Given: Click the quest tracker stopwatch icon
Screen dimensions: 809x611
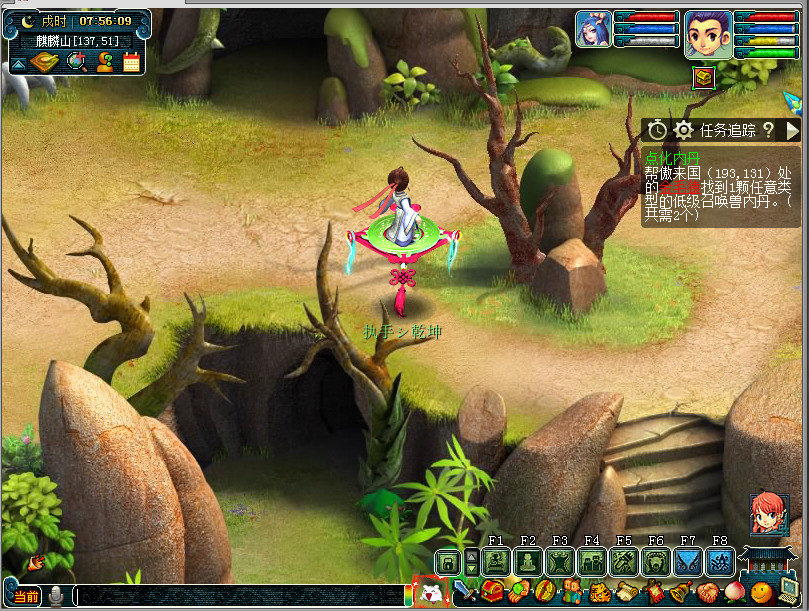Looking at the screenshot, I should (657, 130).
